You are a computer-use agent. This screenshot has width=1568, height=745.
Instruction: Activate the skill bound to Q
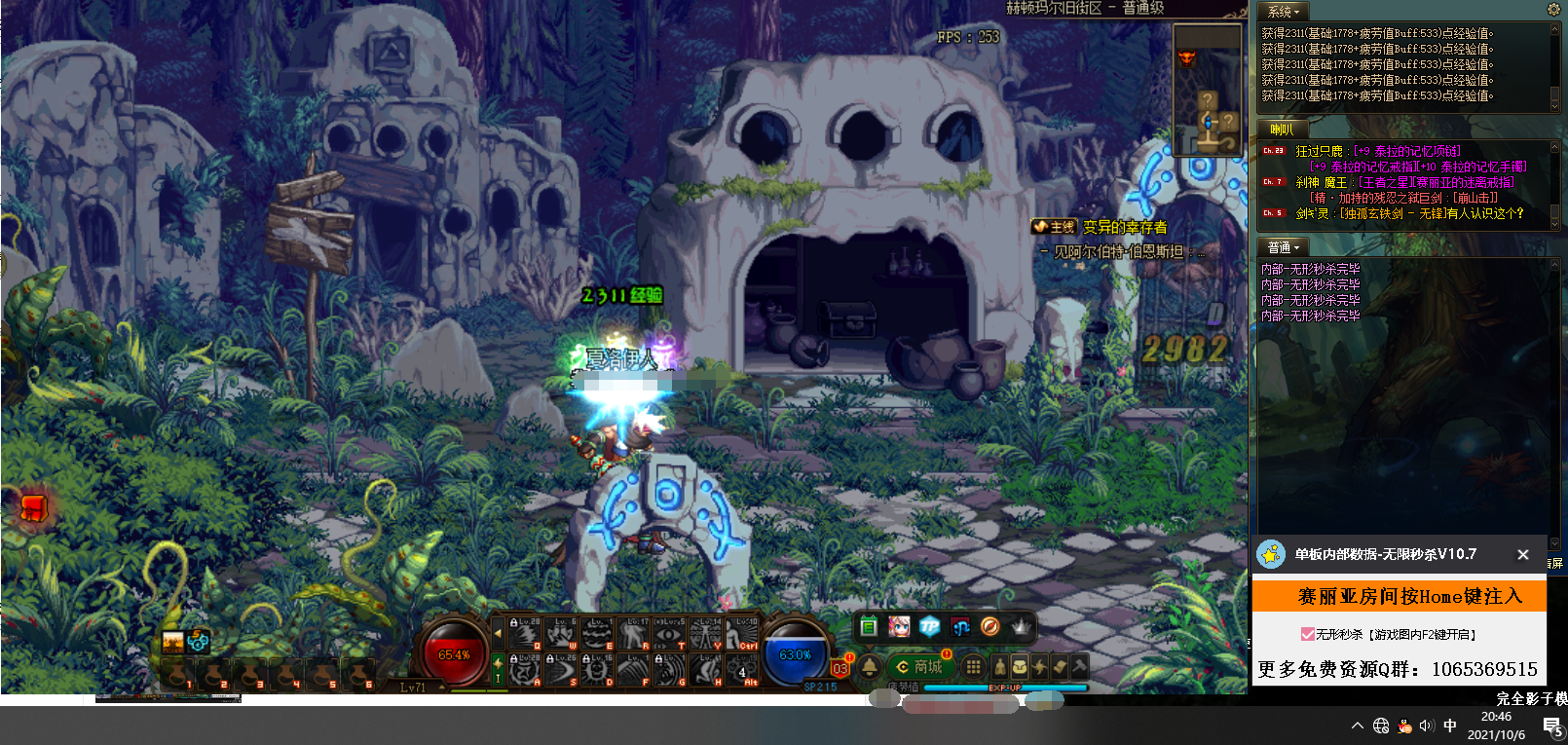pyautogui.click(x=526, y=634)
